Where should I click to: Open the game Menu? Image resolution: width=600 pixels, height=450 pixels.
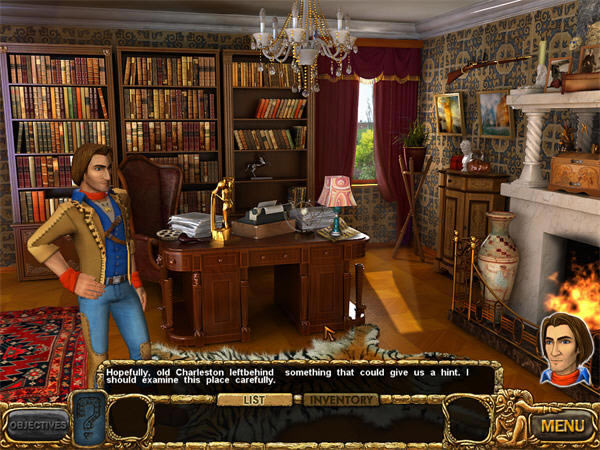pyautogui.click(x=561, y=425)
